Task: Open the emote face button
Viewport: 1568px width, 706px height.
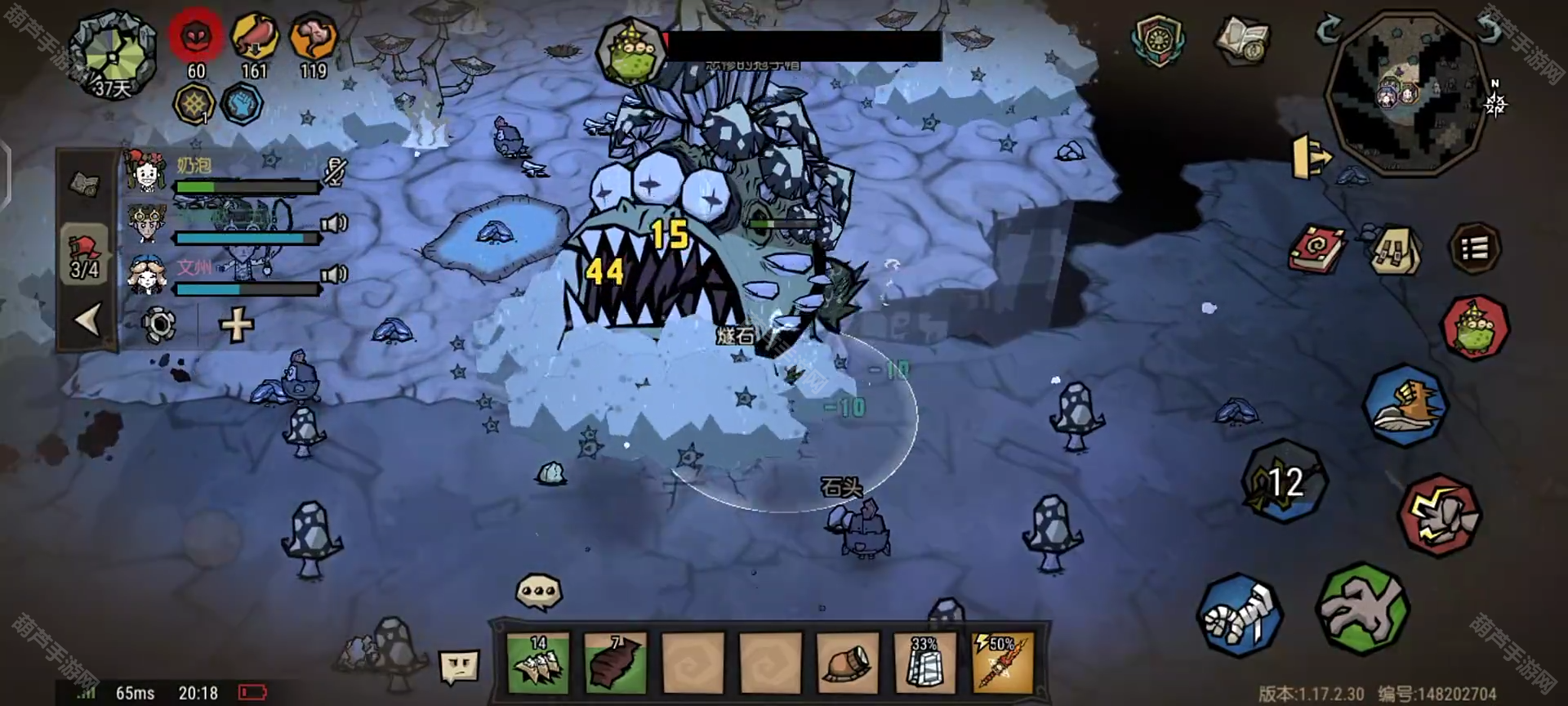Action: click(x=458, y=667)
